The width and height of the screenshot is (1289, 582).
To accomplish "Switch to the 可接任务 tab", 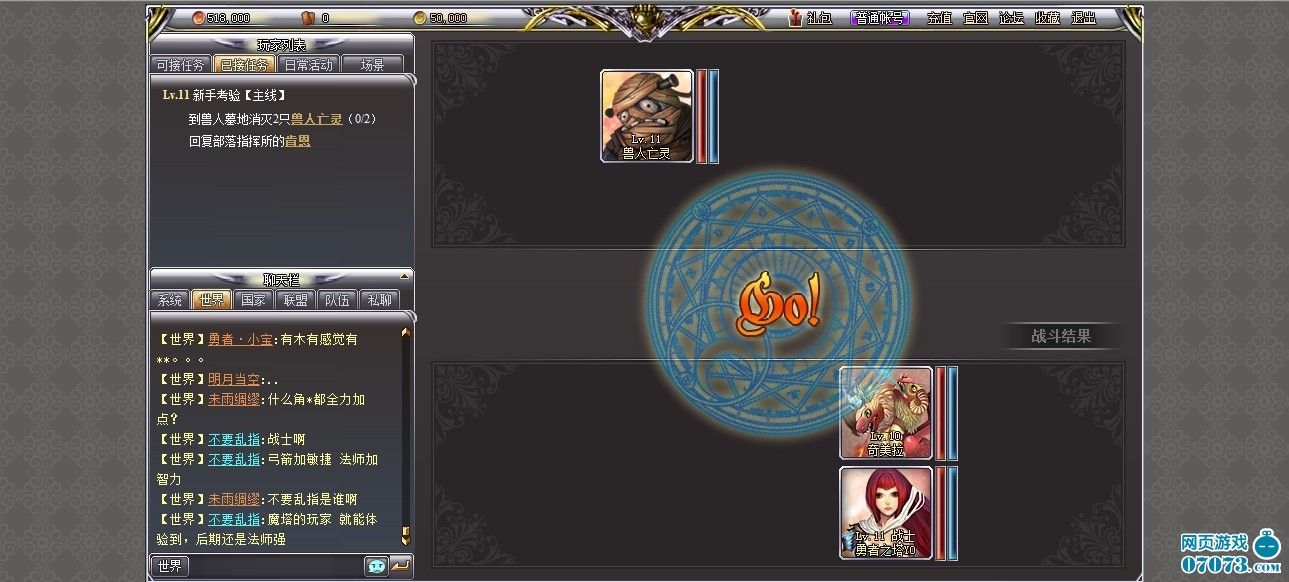I will [x=180, y=65].
